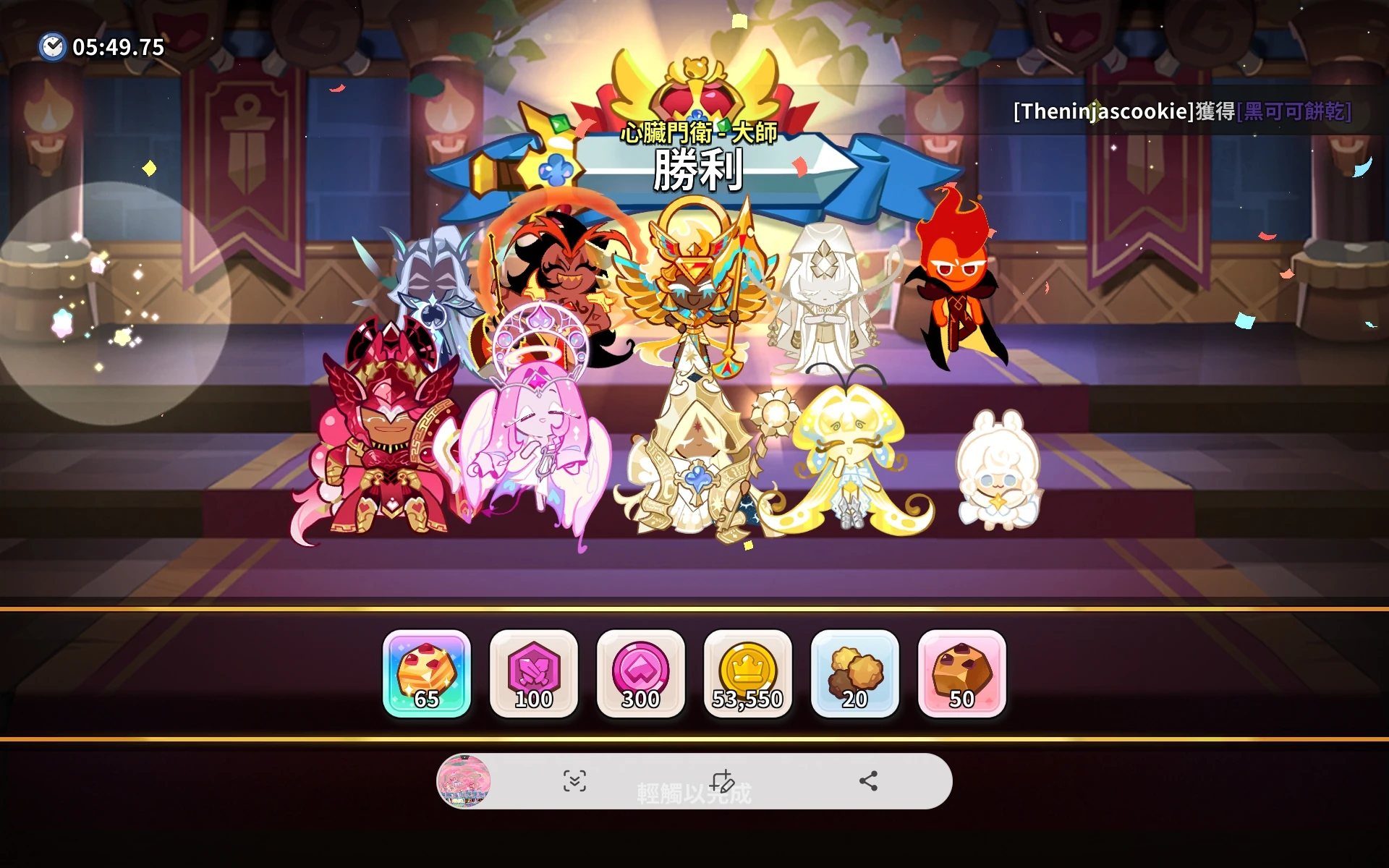1389x868 pixels.
Task: Tap the battle timer showing 05:49.75
Action: point(116,48)
